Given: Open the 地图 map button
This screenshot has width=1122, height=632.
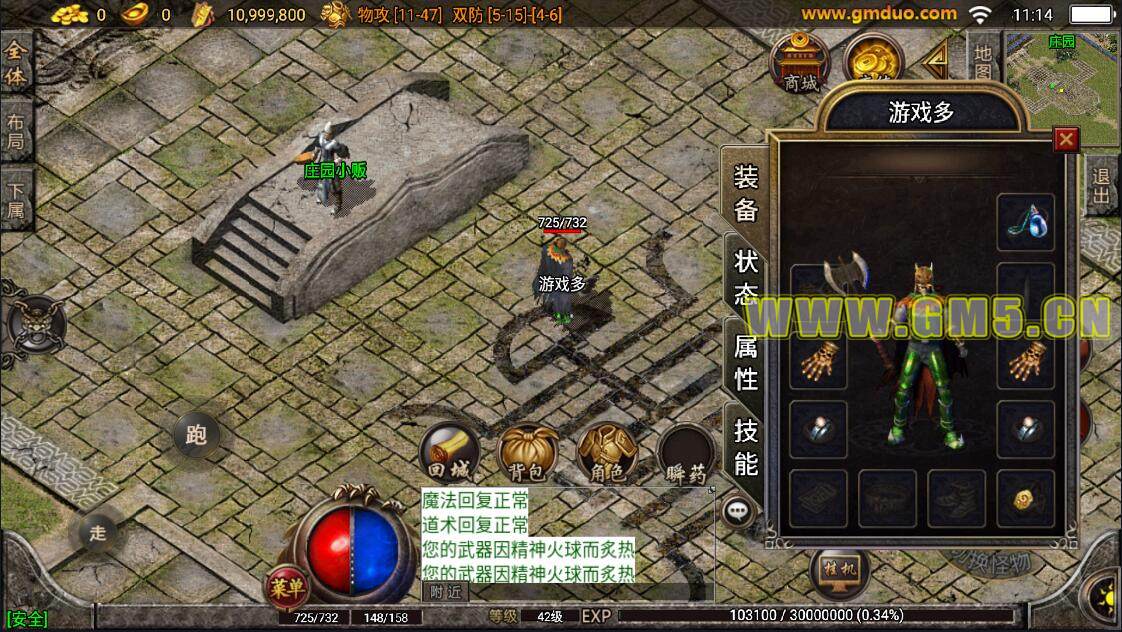Looking at the screenshot, I should 983,62.
